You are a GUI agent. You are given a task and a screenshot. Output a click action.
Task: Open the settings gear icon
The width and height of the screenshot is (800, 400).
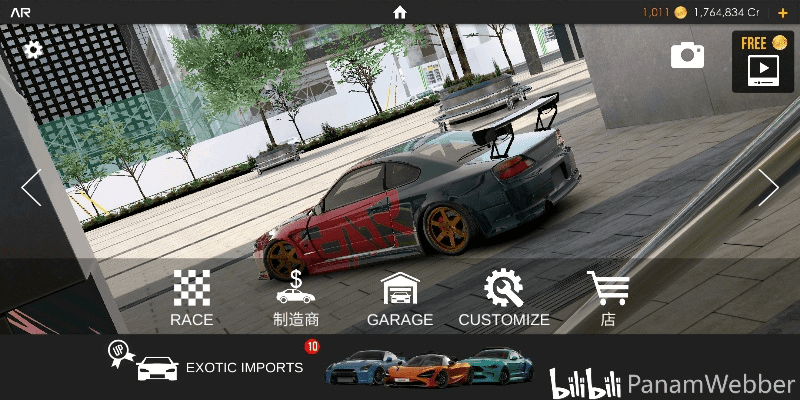pyautogui.click(x=33, y=50)
